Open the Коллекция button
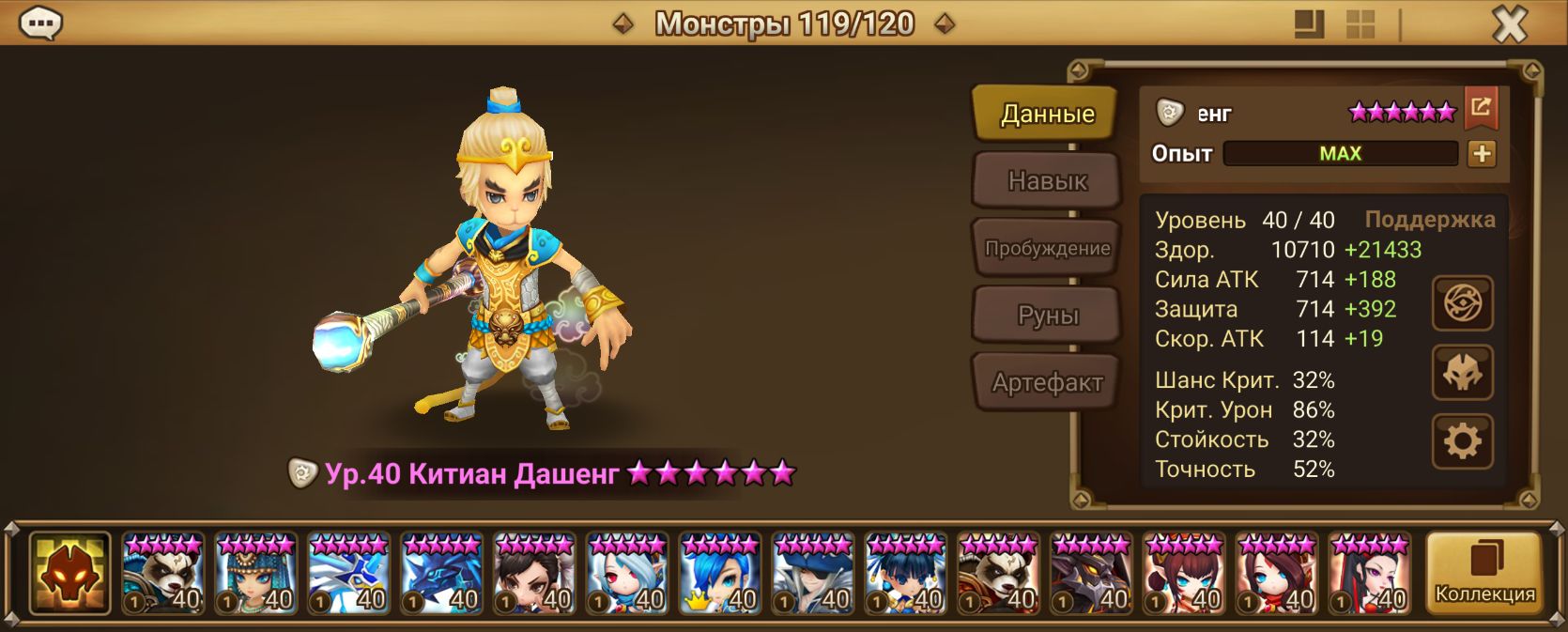 [x=1483, y=573]
